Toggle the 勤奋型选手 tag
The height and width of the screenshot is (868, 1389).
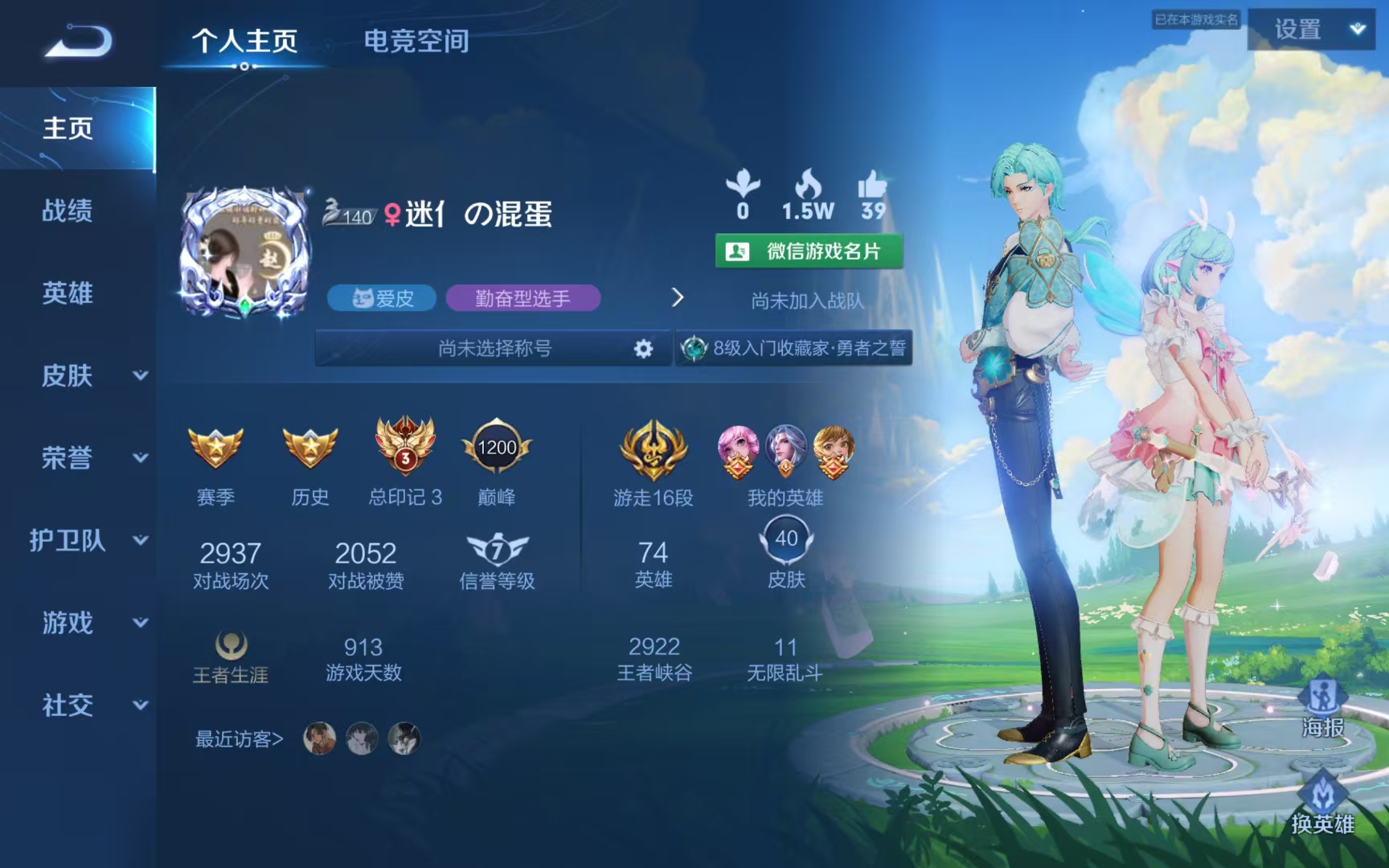[523, 298]
